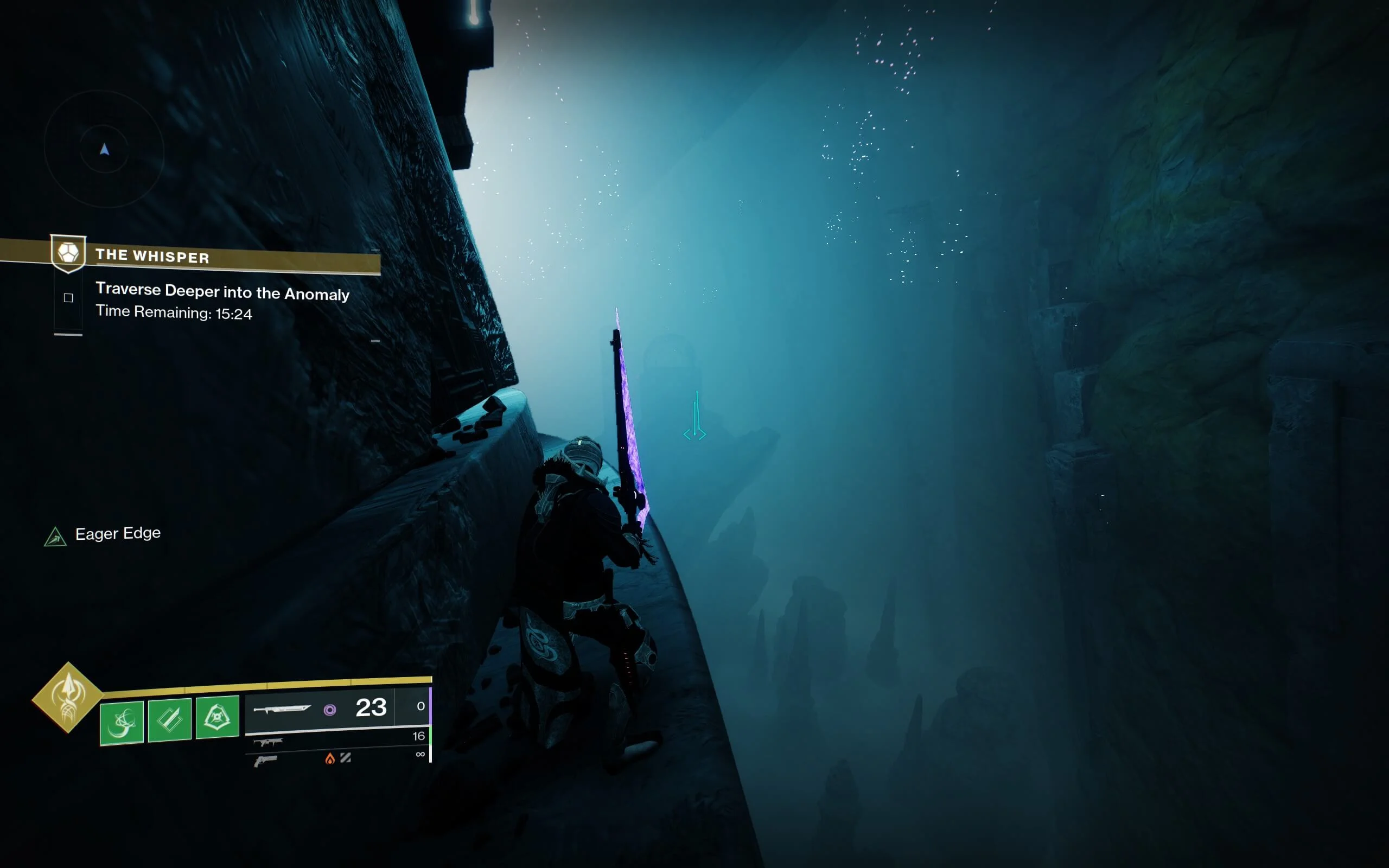The image size is (1389, 868).
Task: Click the purple void element icon
Action: (x=329, y=710)
